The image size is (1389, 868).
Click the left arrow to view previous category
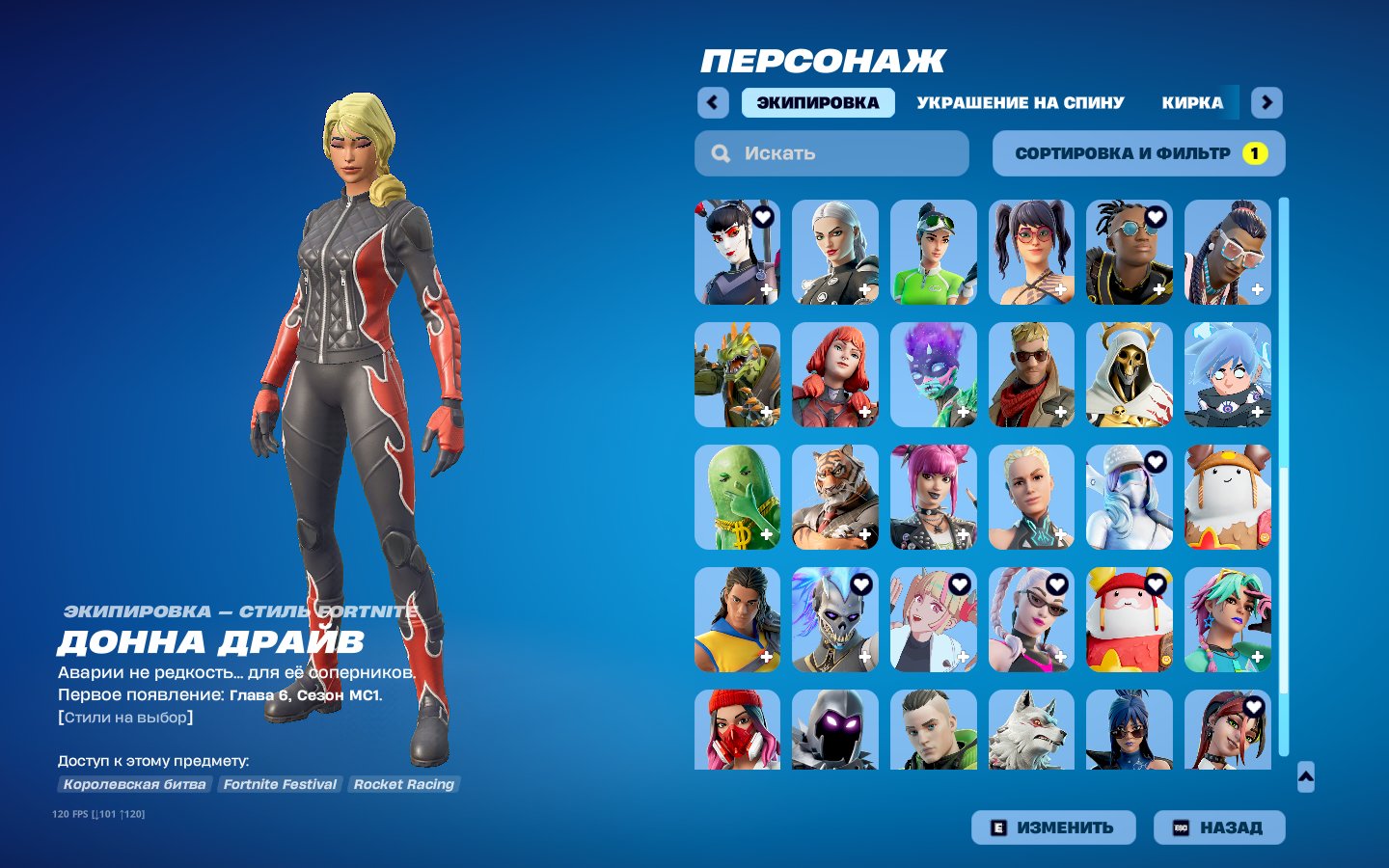pyautogui.click(x=713, y=102)
